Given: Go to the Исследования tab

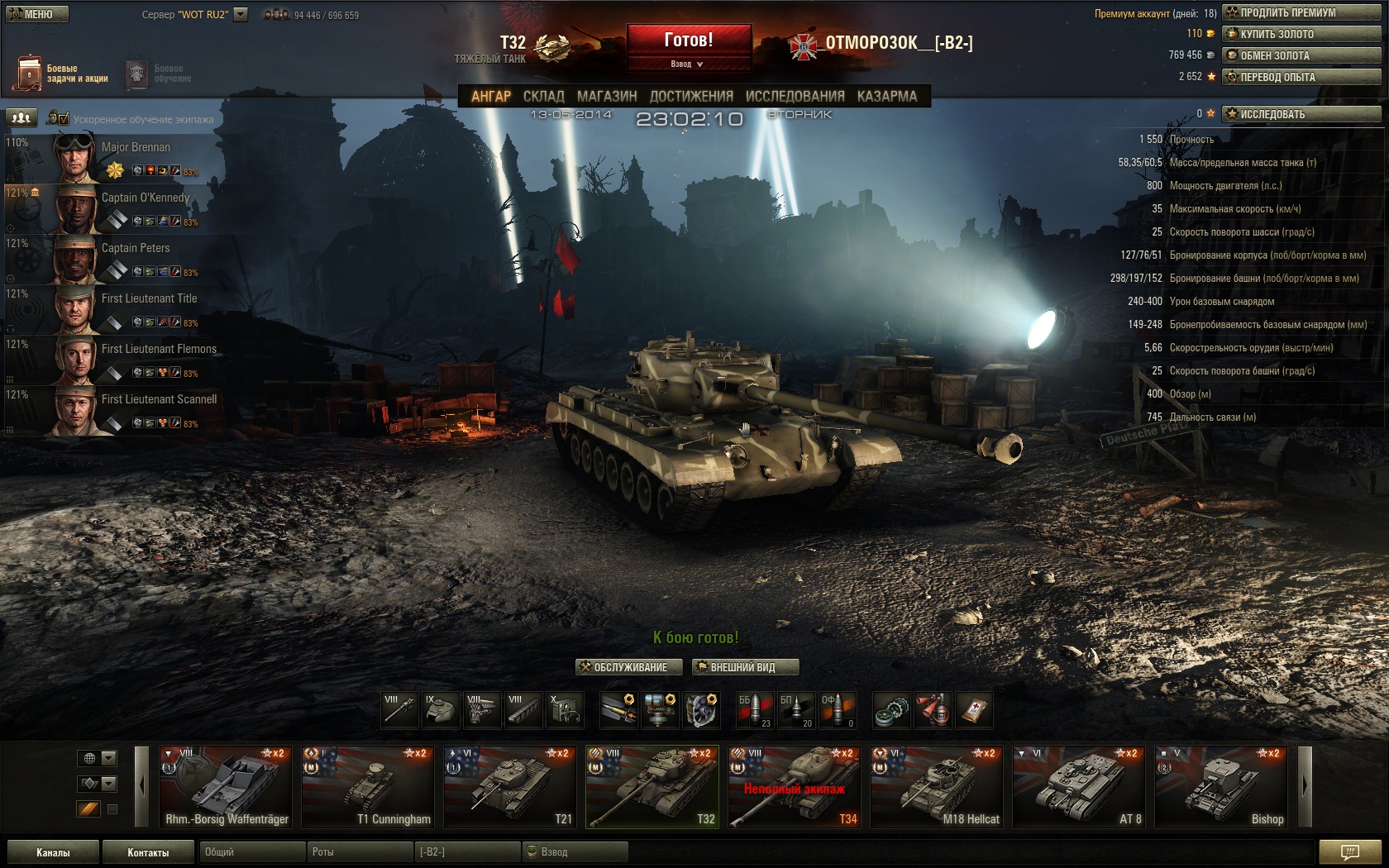Looking at the screenshot, I should click(x=795, y=96).
